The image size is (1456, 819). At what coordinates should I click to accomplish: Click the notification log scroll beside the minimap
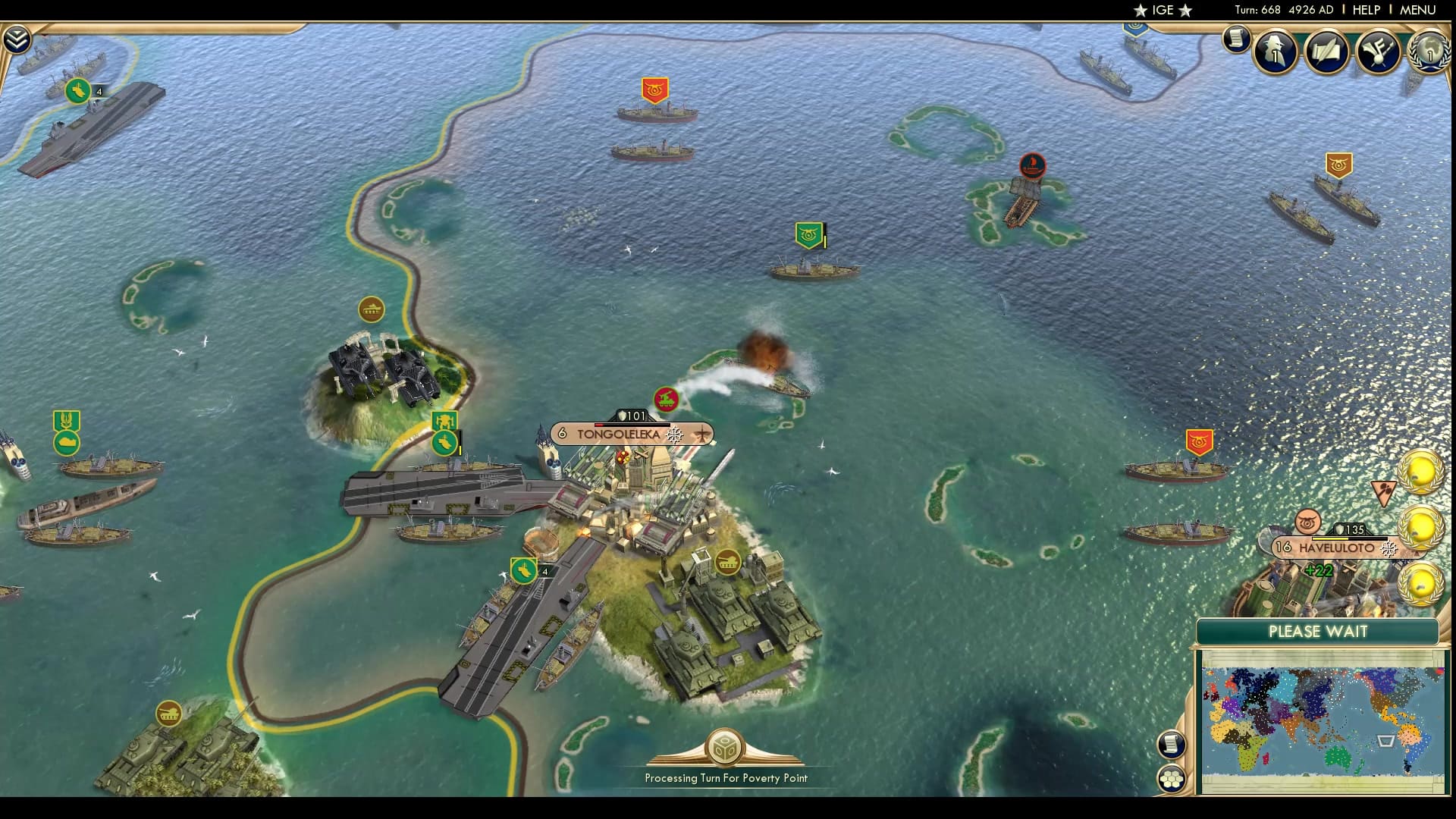tap(1172, 745)
